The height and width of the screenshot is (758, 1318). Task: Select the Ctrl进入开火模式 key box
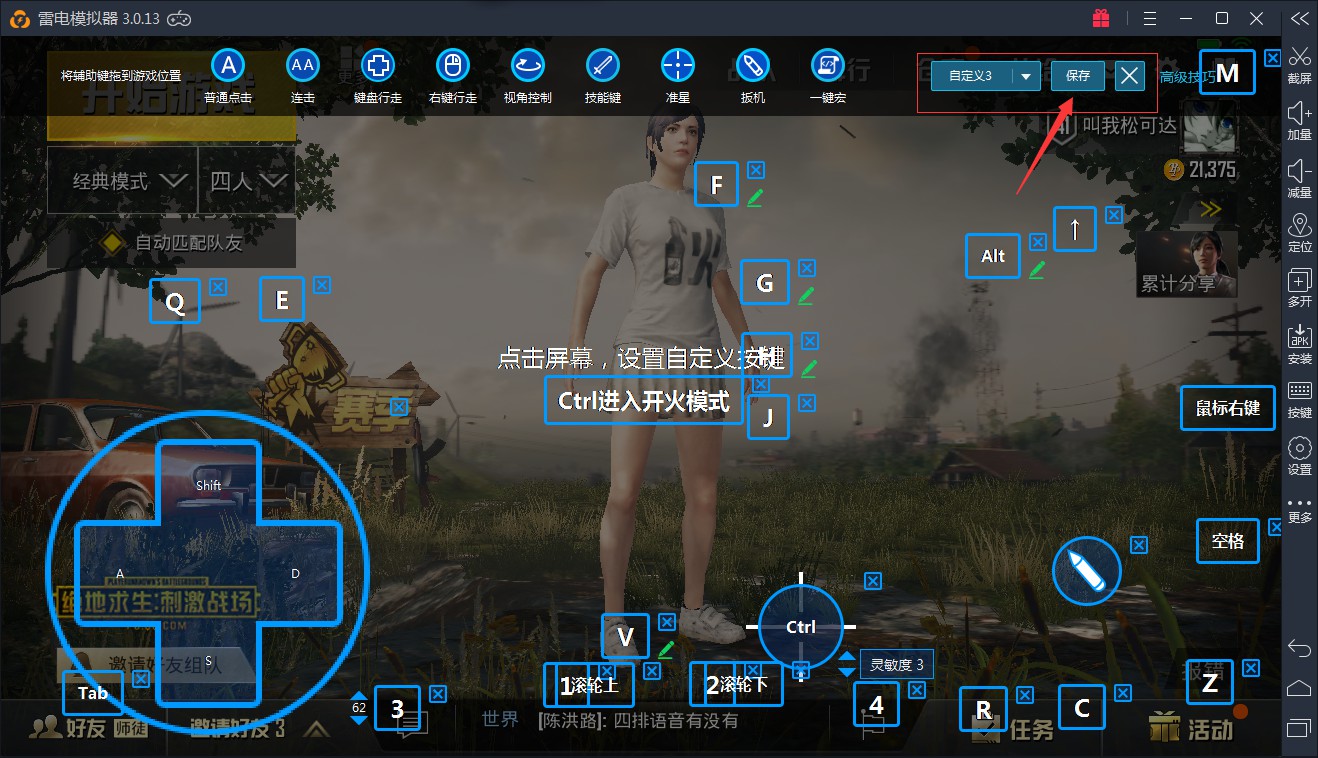click(644, 401)
